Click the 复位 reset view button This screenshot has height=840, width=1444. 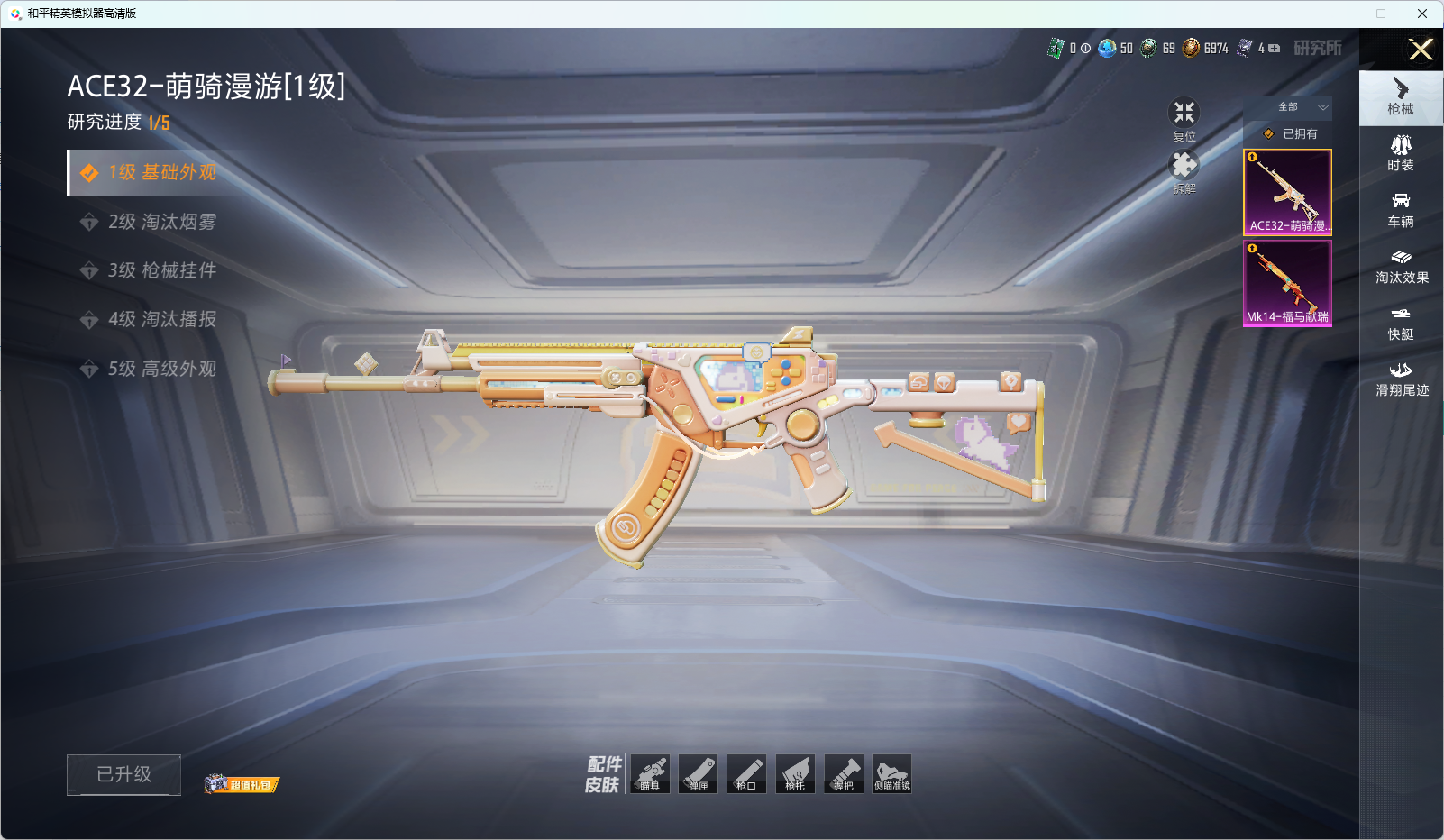(x=1184, y=118)
